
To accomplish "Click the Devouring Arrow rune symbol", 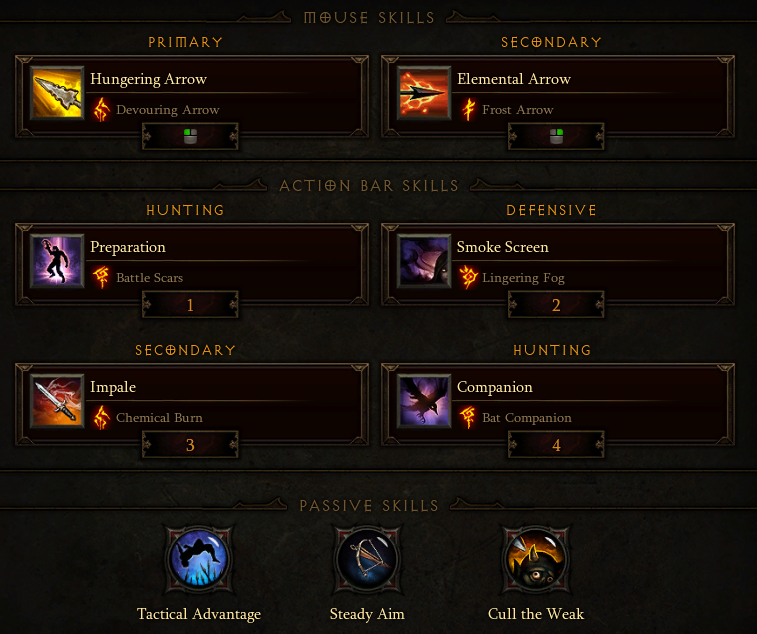I will pyautogui.click(x=100, y=109).
